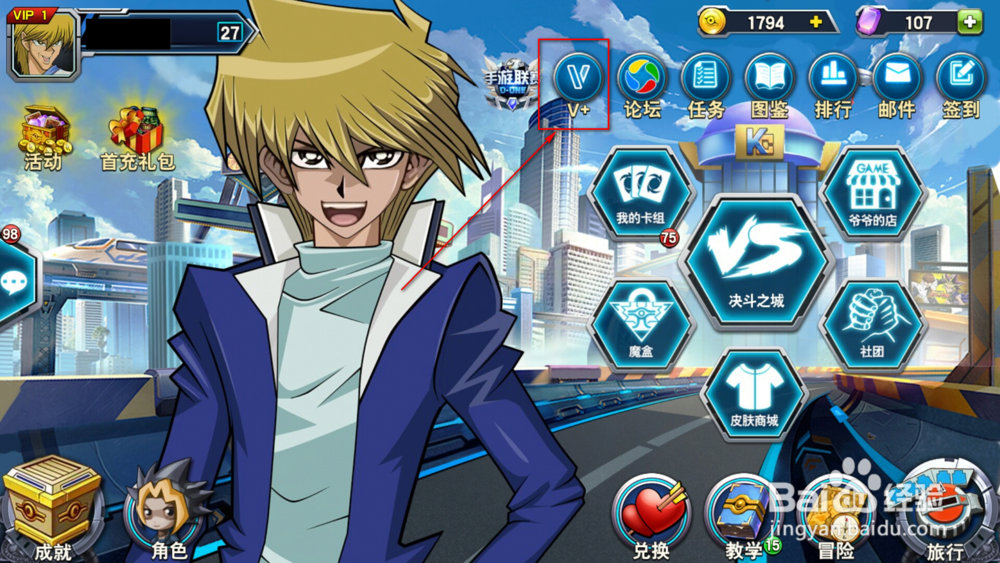Open the 成就 achievements chest
Viewport: 1000px width, 563px height.
(x=51, y=508)
